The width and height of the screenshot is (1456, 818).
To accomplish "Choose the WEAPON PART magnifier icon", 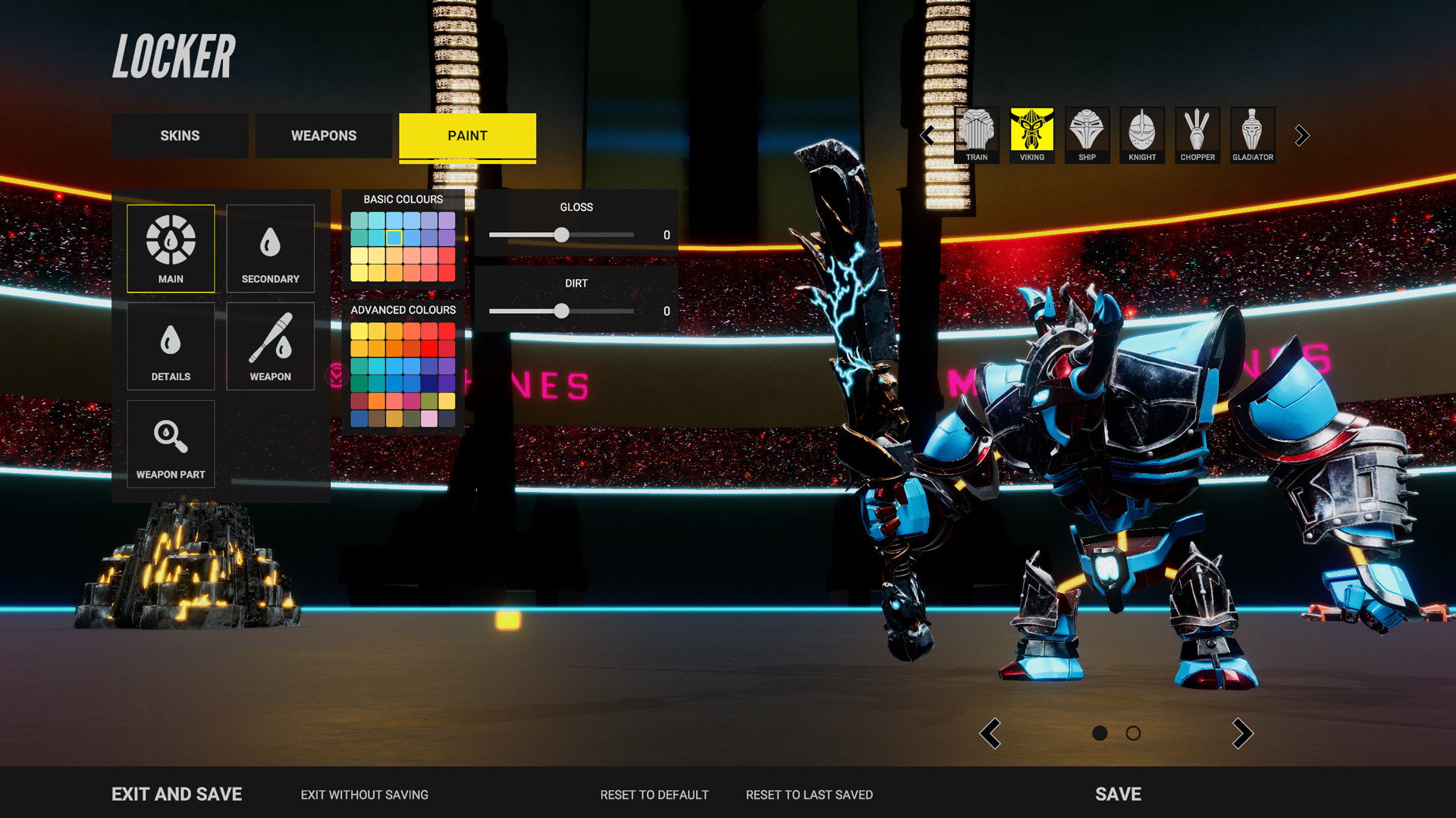I will pyautogui.click(x=170, y=444).
